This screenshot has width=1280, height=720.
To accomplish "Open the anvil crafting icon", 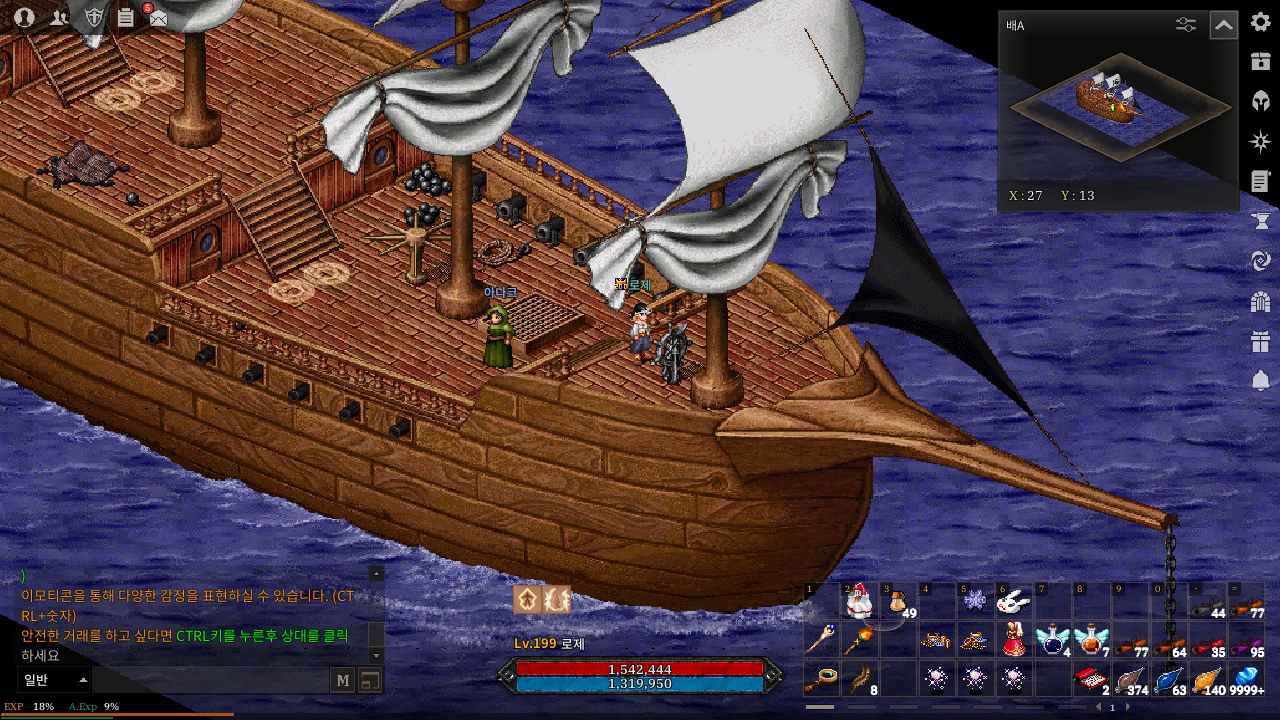I will pos(1260,220).
